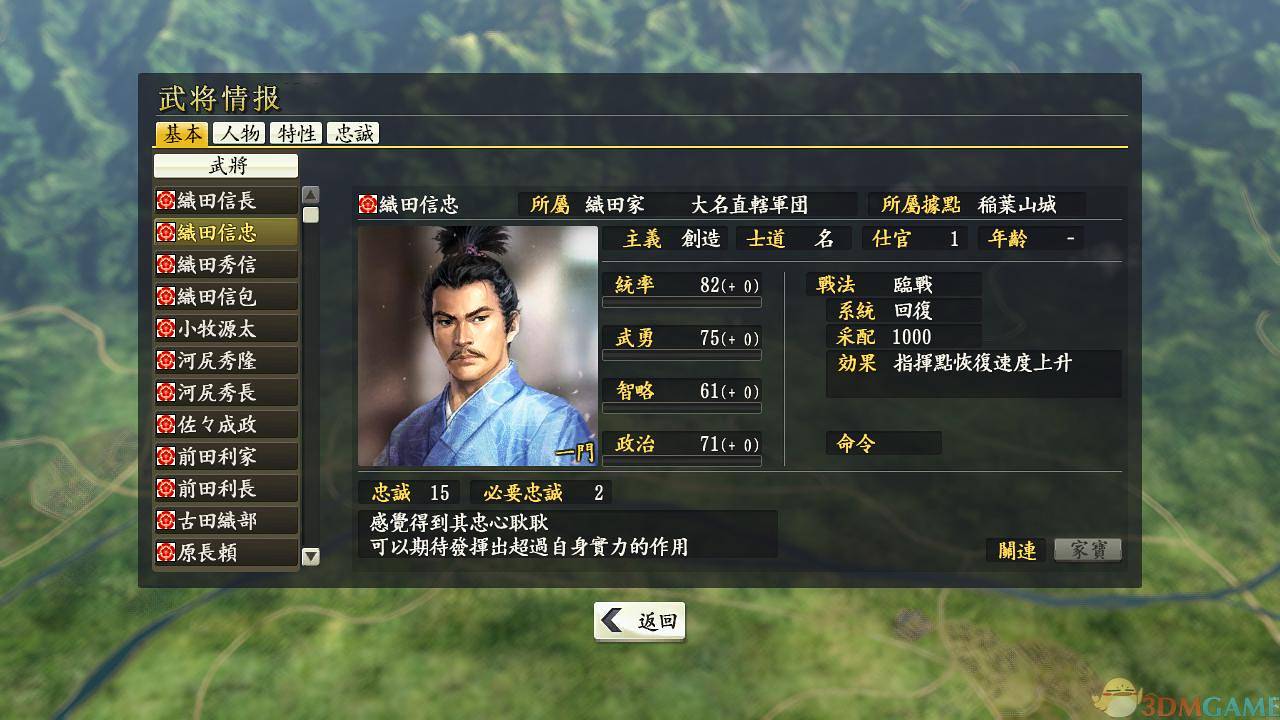
Task: Click the crest icon beside 河尻秀隆
Action: click(x=167, y=360)
